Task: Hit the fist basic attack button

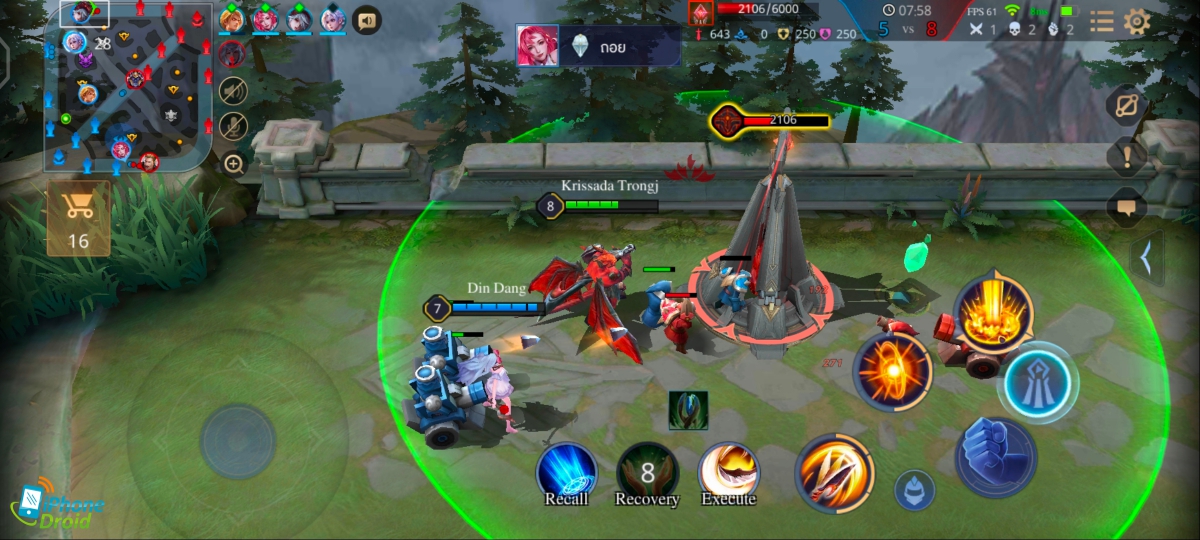Action: tap(996, 457)
